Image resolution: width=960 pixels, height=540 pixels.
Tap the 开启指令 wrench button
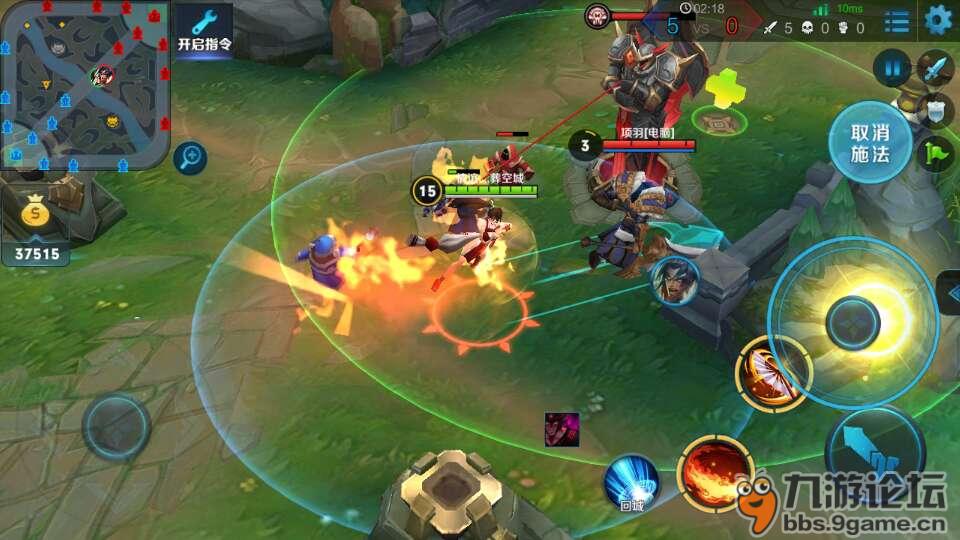click(x=204, y=31)
